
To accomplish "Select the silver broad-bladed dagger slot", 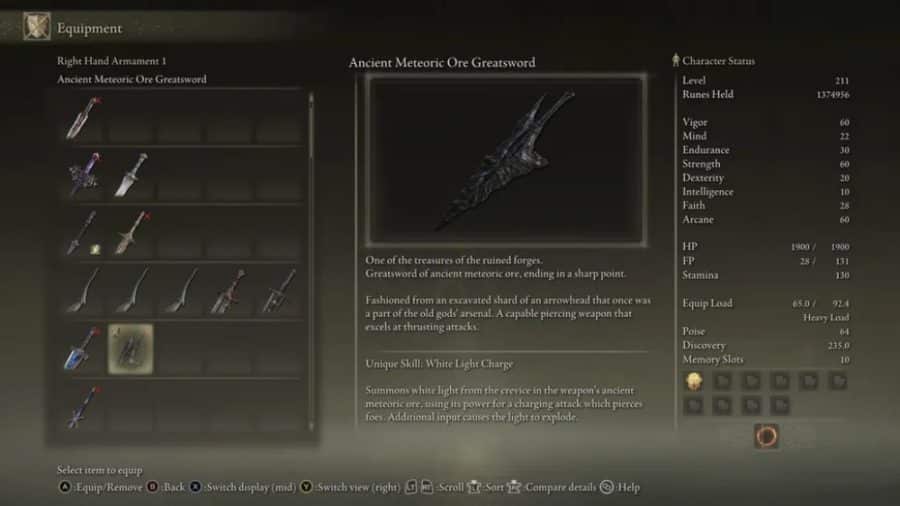I will click(130, 176).
